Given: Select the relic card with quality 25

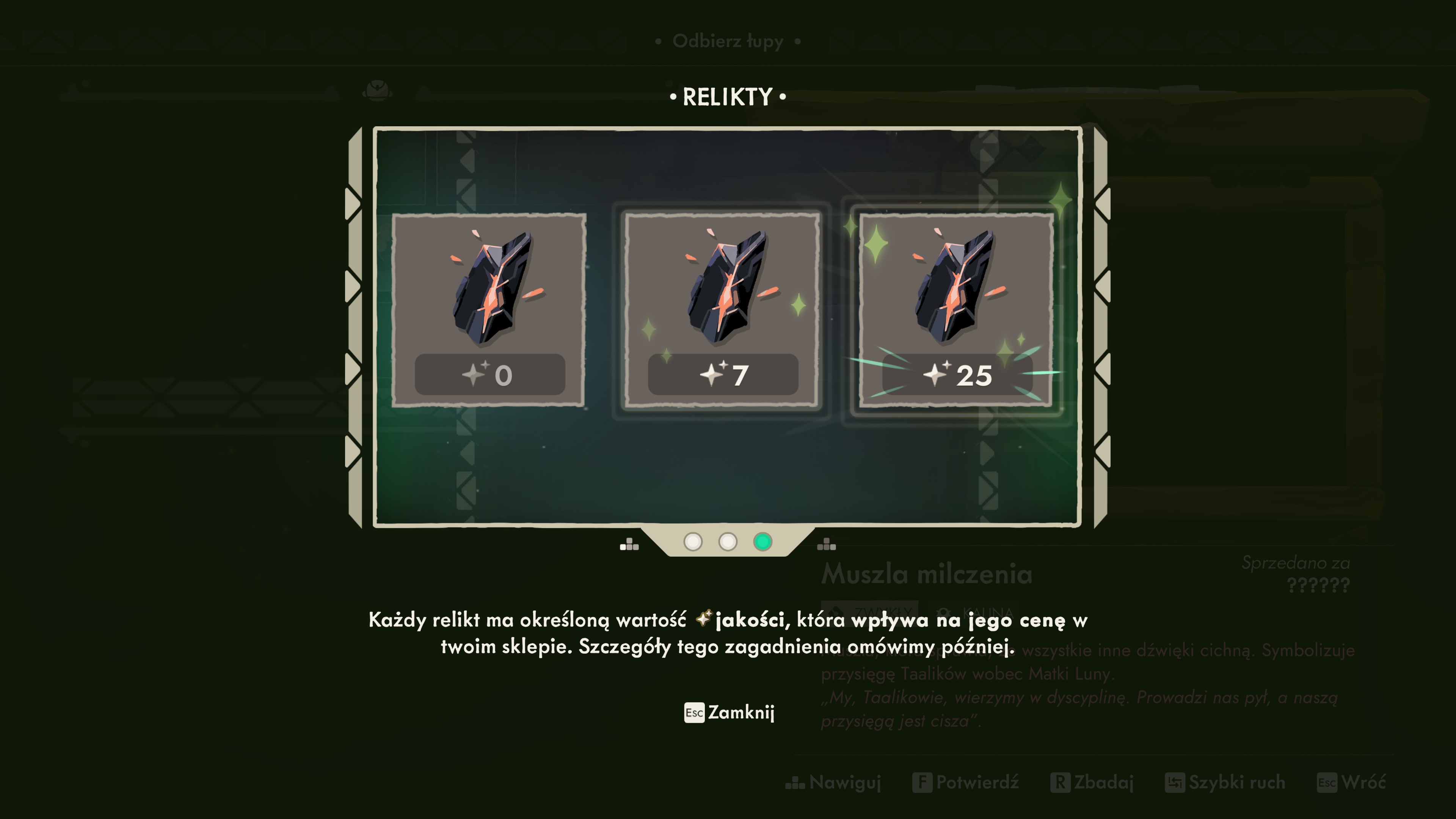Looking at the screenshot, I should pyautogui.click(x=956, y=310).
